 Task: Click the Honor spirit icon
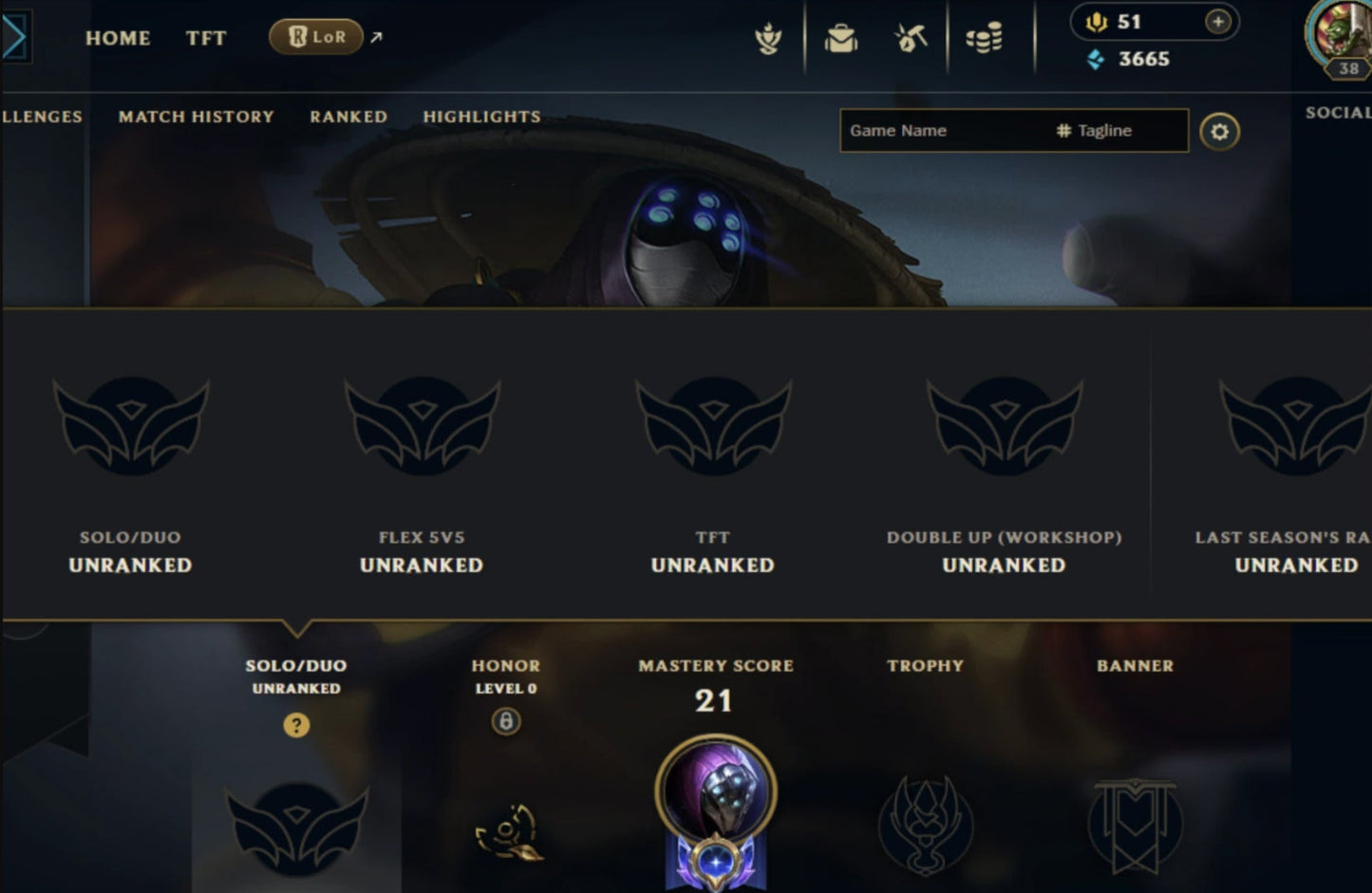pos(506,833)
